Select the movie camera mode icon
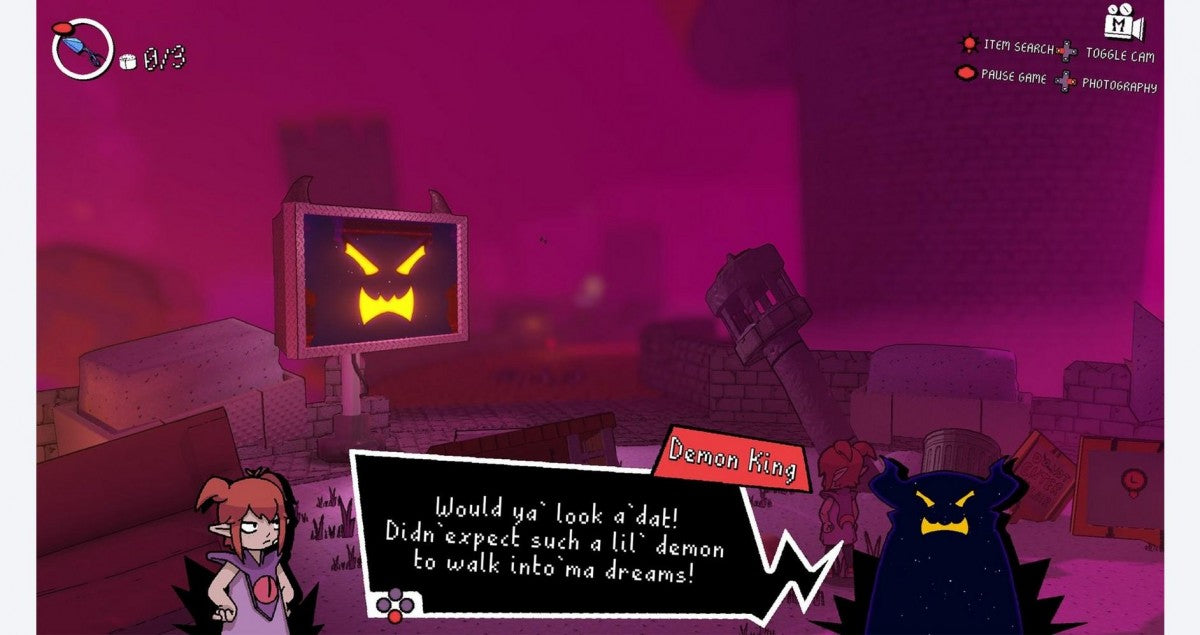Screen dimensions: 1200x635 pos(1124,20)
